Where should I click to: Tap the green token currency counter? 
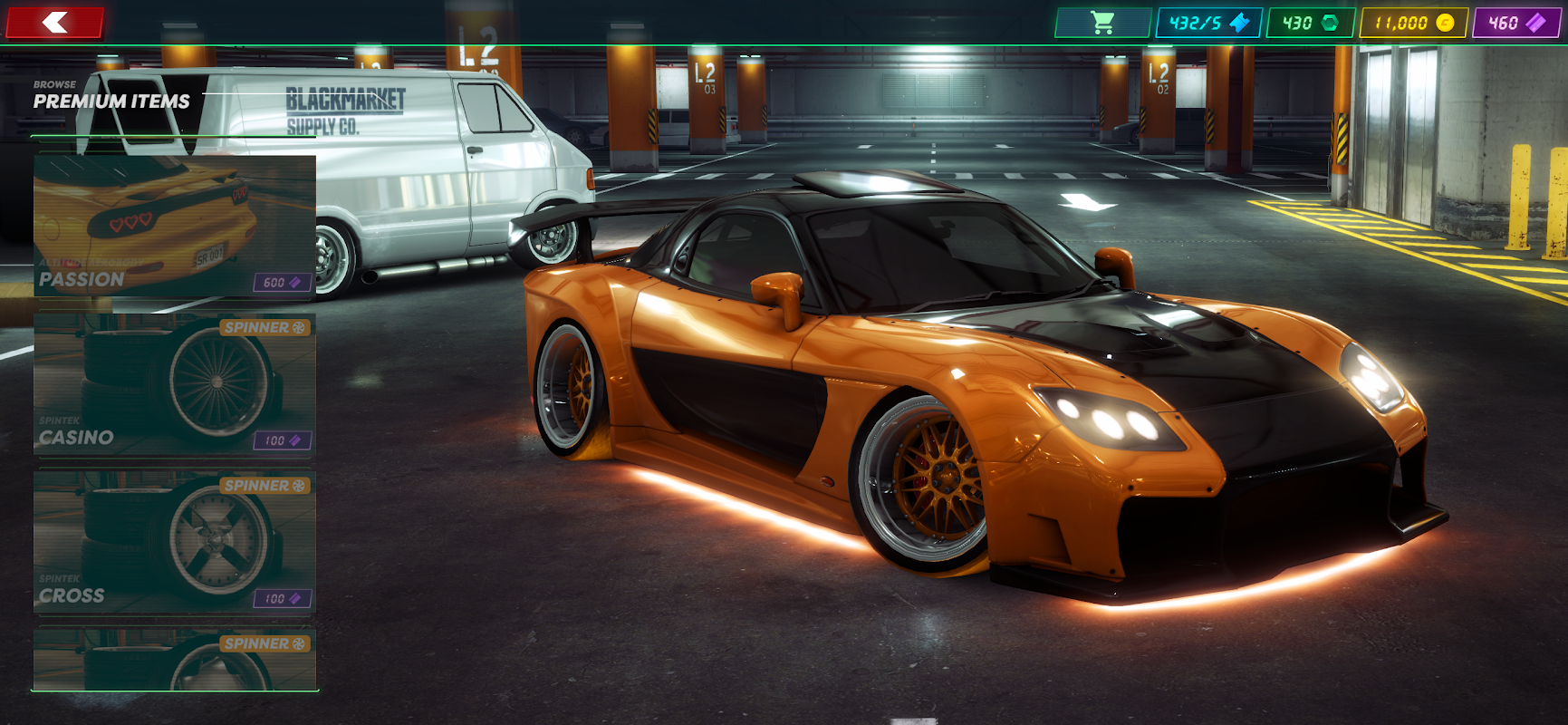[x=1310, y=23]
